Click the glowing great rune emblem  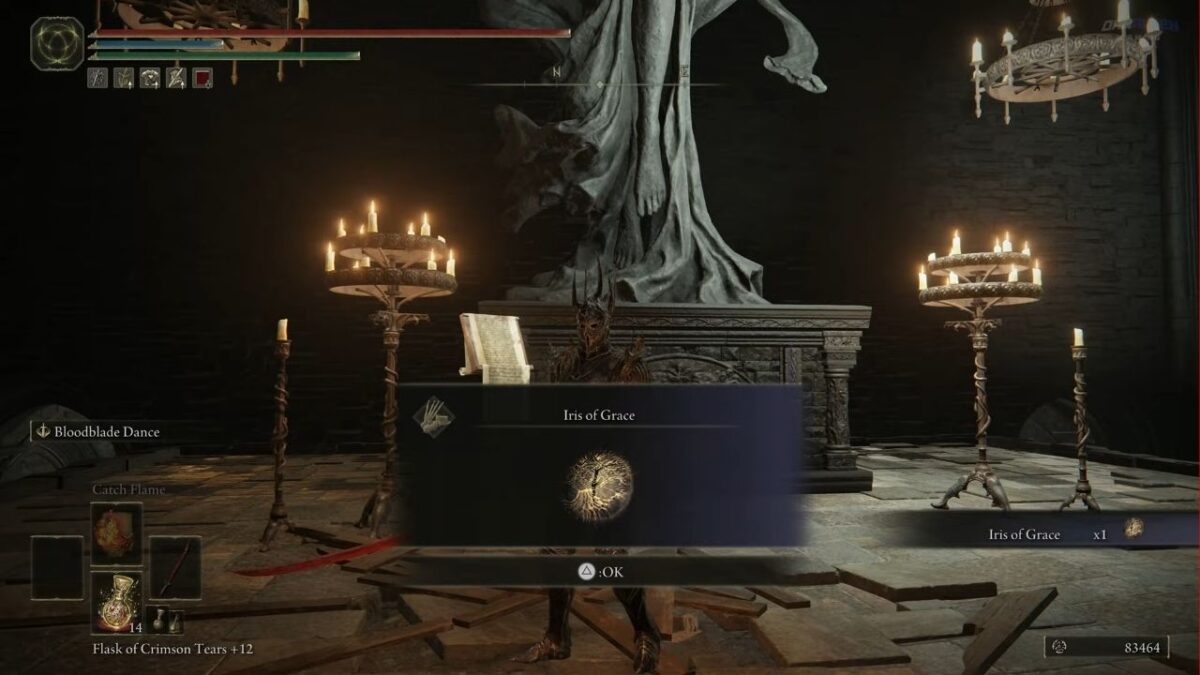point(57,44)
